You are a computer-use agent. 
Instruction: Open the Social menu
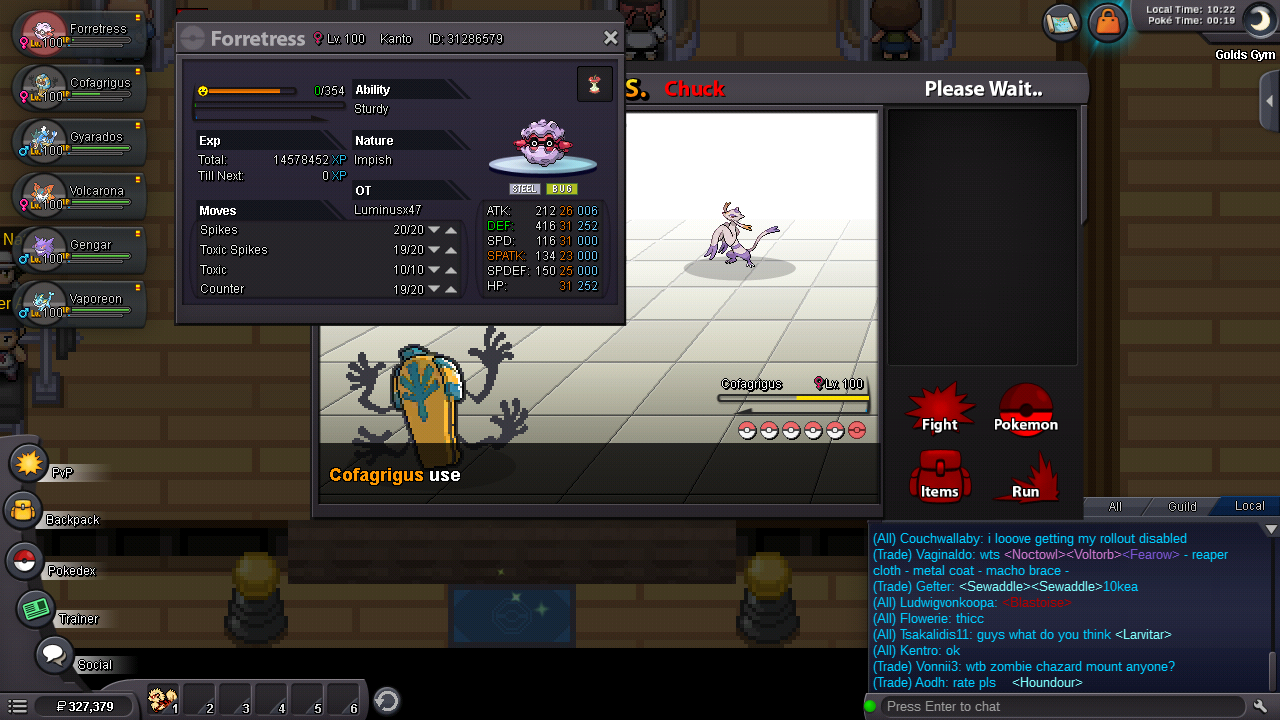53,656
